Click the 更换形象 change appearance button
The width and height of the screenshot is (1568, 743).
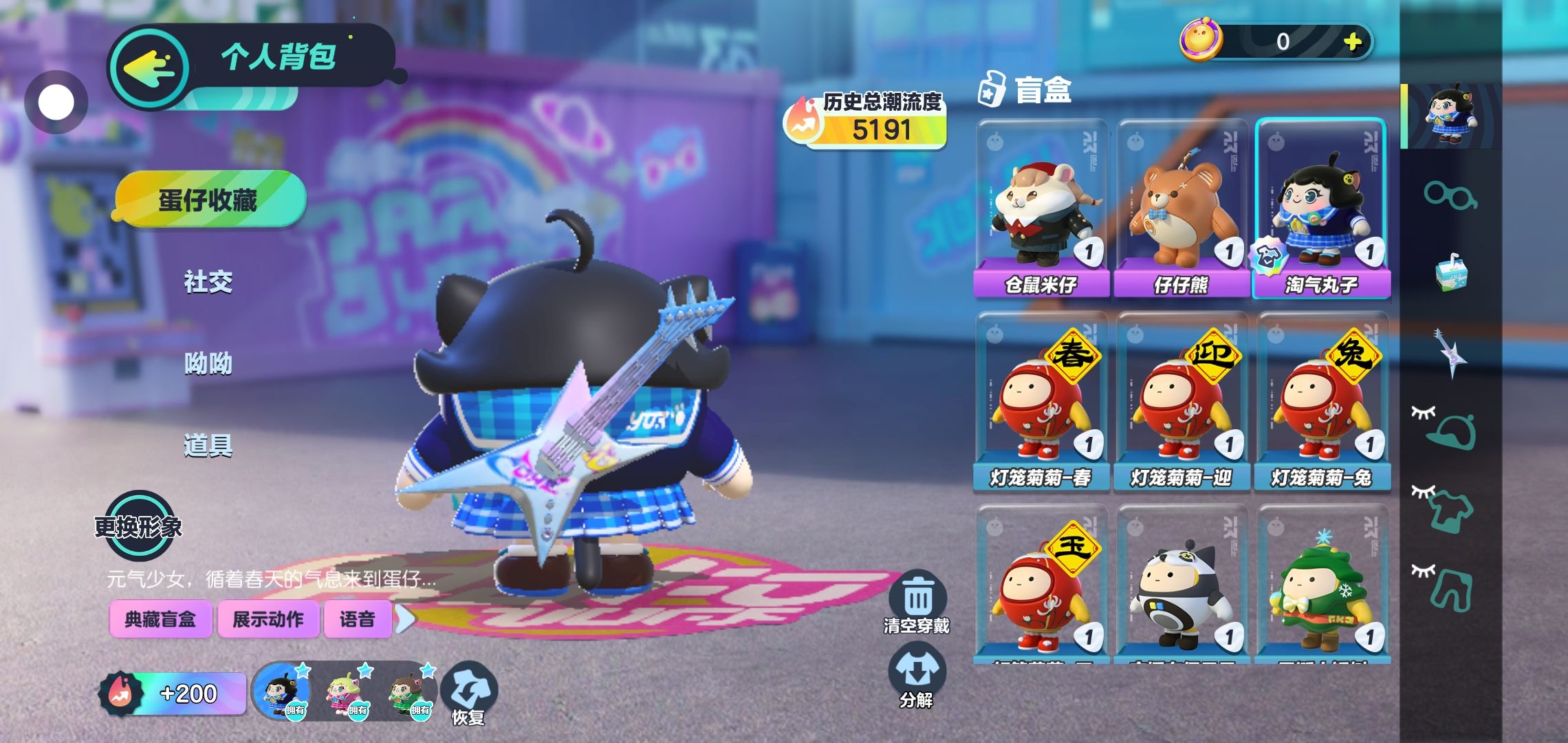coord(139,527)
